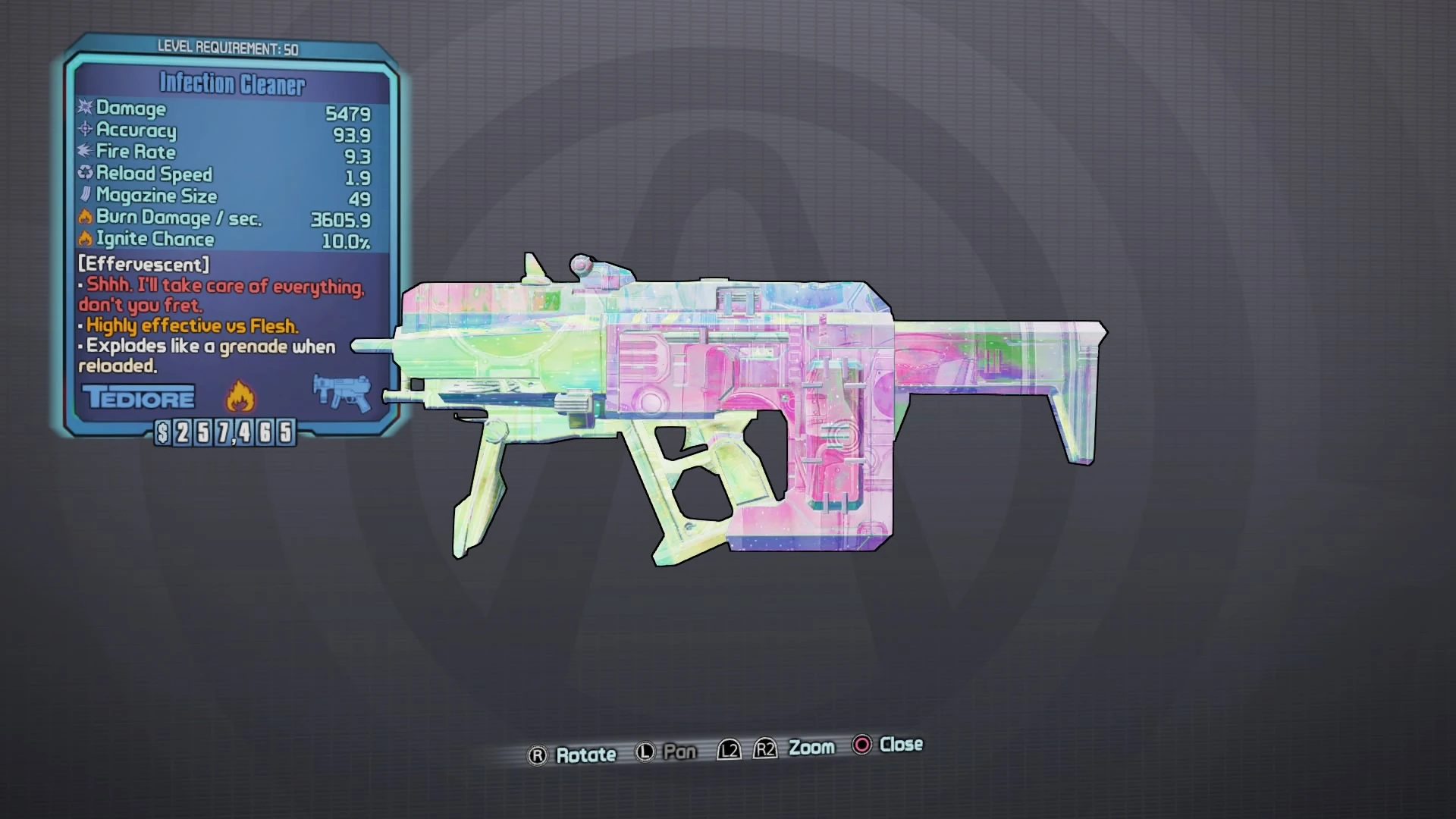Click the Damage burst stat icon
This screenshot has height=819, width=1456.
tap(83, 108)
